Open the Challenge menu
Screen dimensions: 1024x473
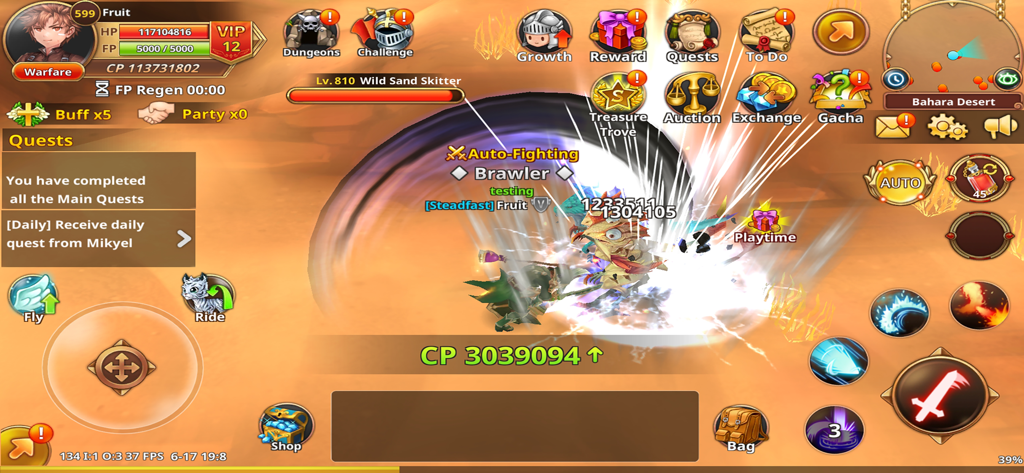pos(384,33)
